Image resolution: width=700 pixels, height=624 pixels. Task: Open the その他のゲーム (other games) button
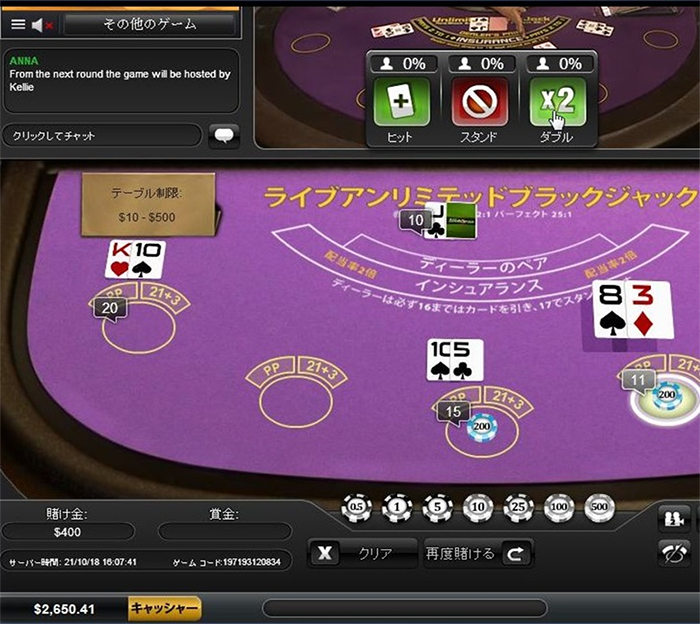(150, 23)
